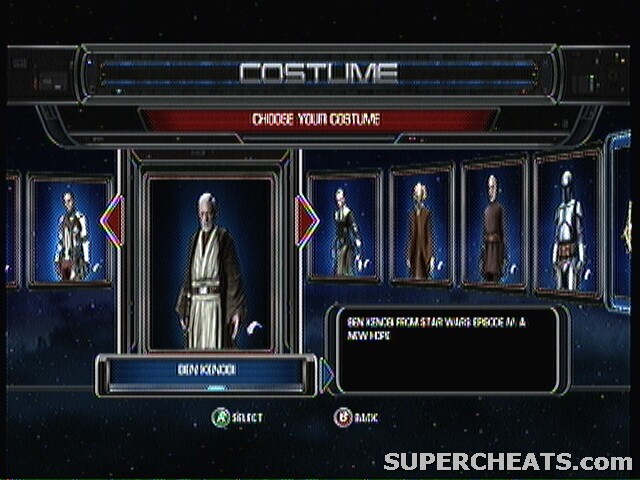Click the left red arrow to browse previous costume
640x480 pixels.
112,221
